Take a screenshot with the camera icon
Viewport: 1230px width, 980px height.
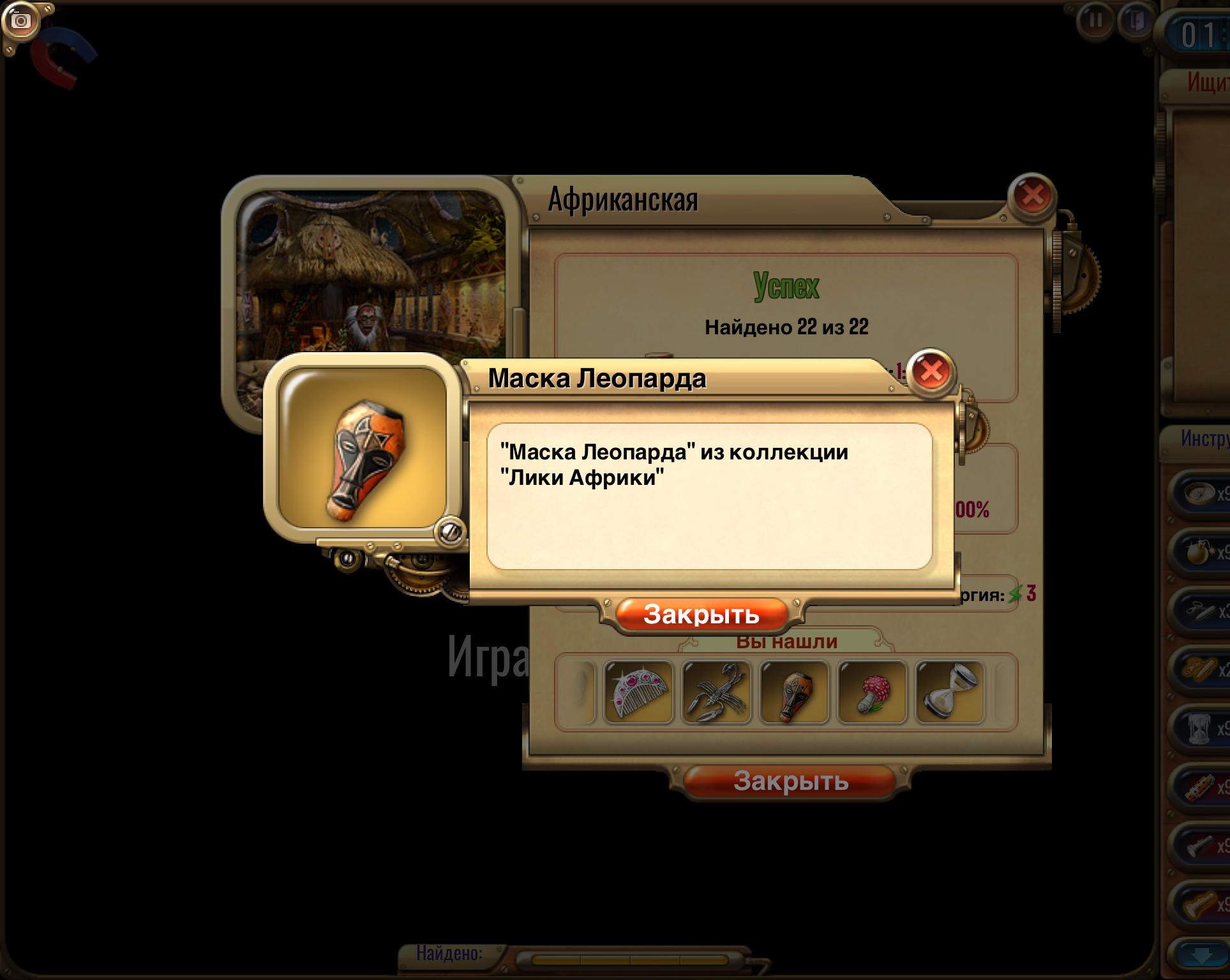(20, 22)
